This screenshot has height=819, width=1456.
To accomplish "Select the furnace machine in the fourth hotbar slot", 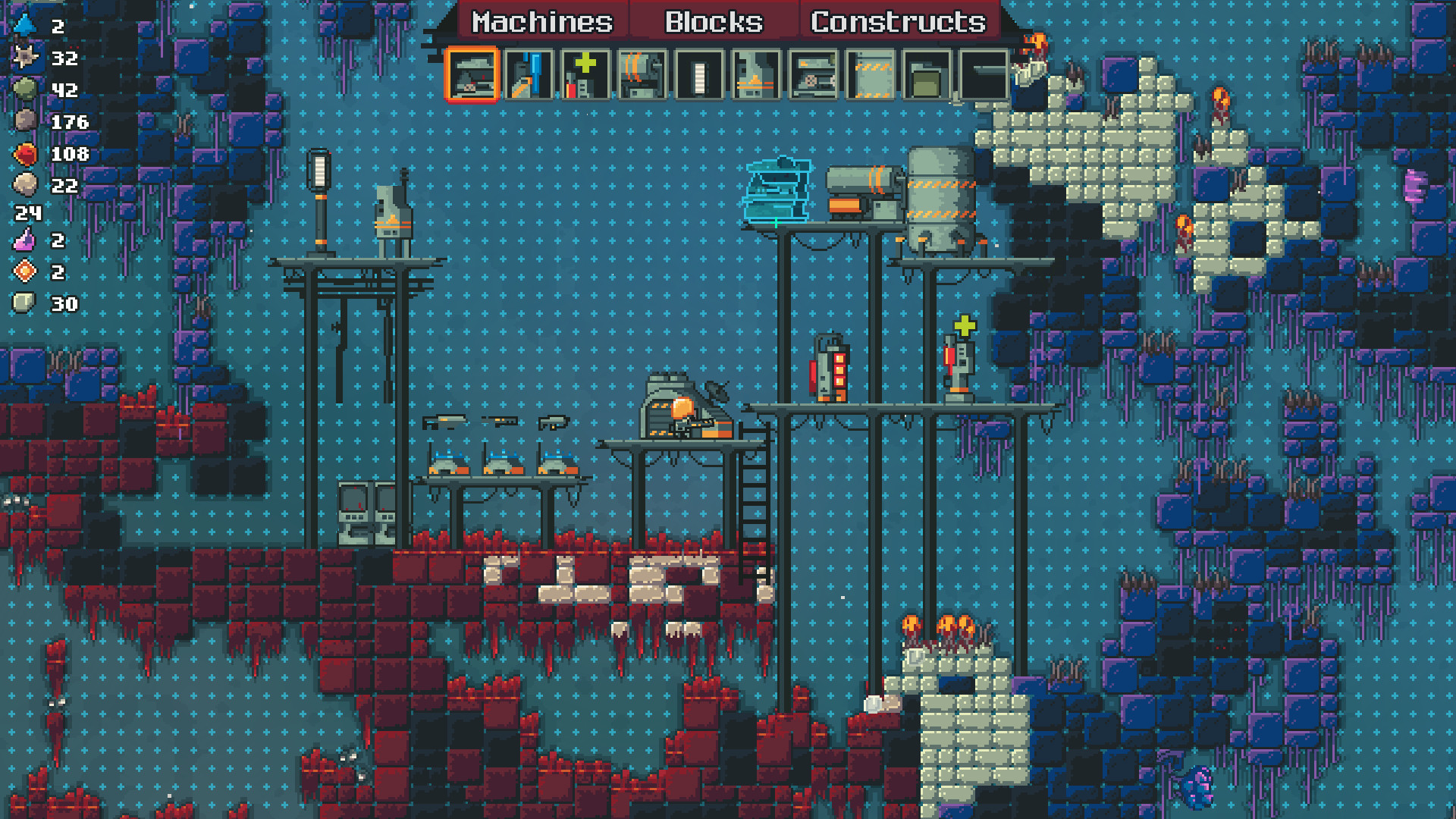I will [643, 76].
